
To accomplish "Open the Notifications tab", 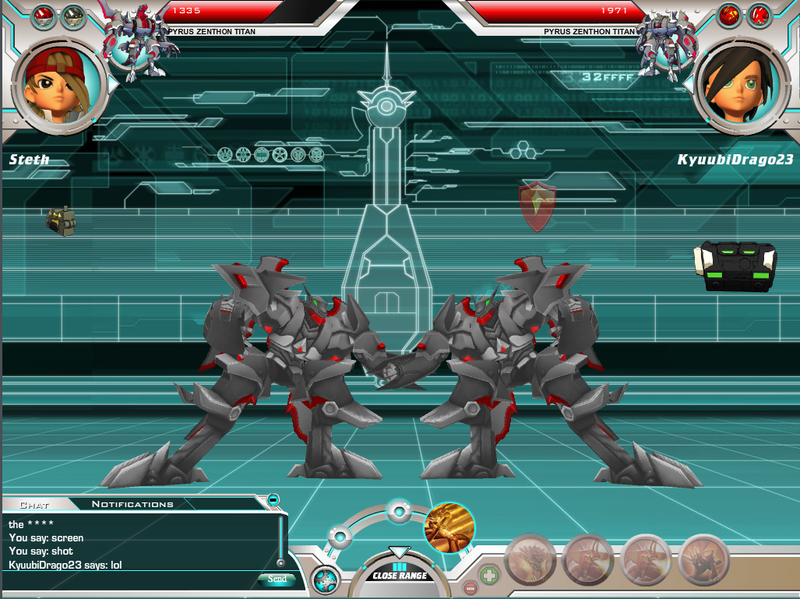I will coord(132,504).
